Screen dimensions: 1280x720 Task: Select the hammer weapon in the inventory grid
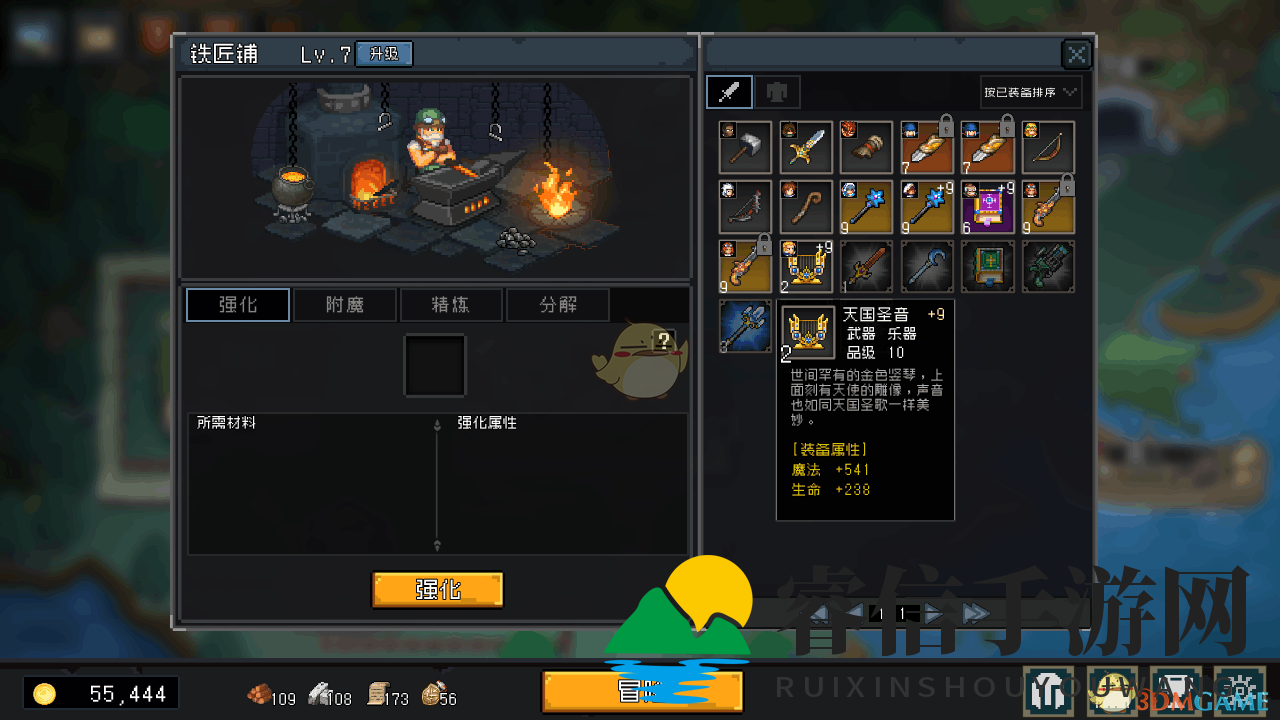click(745, 147)
